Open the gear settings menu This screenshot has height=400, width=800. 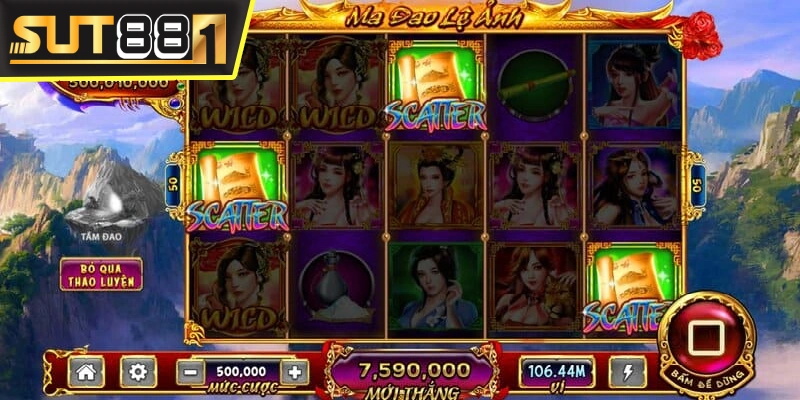click(138, 372)
